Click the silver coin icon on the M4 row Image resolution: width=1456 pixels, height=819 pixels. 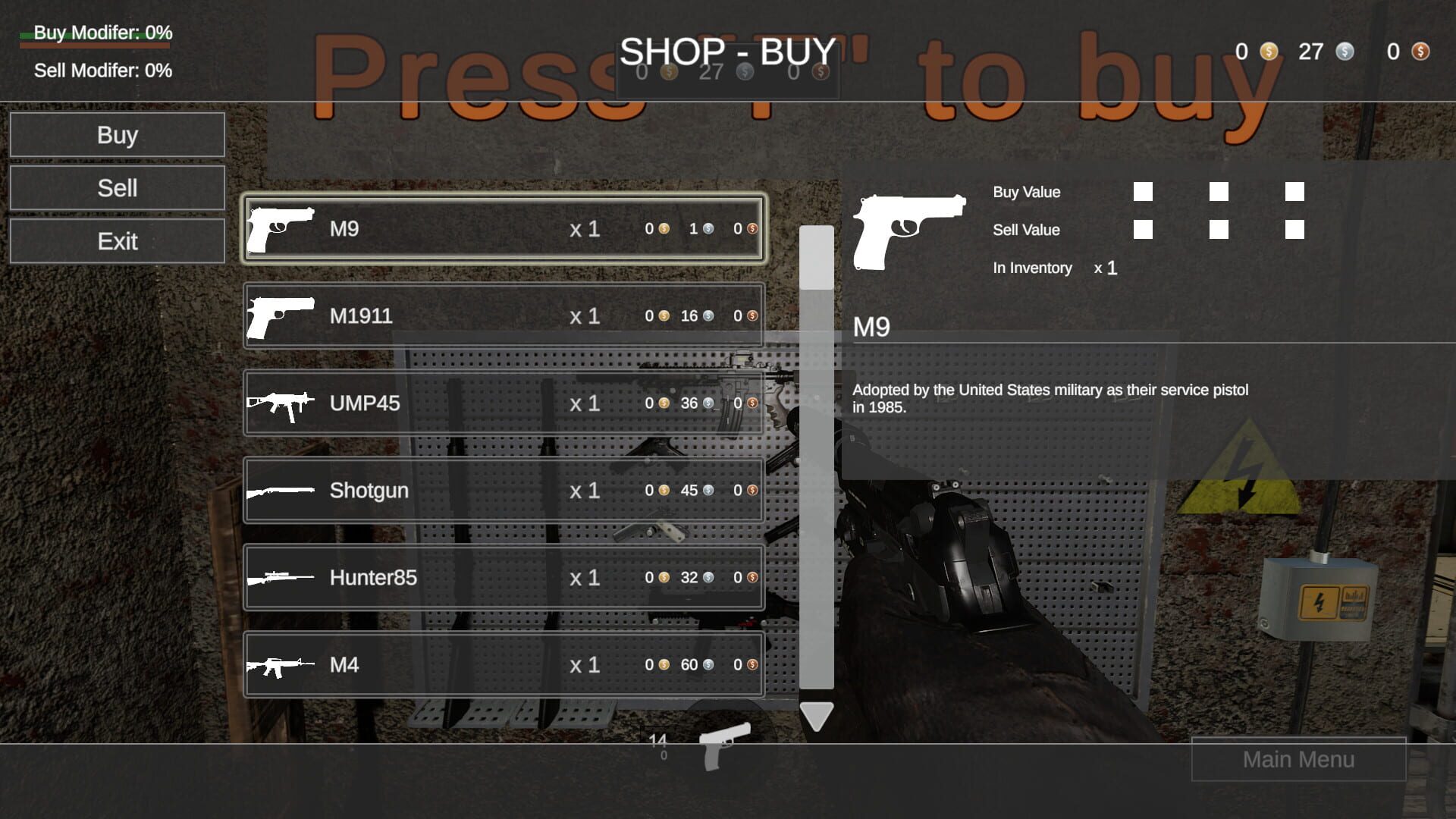point(708,665)
